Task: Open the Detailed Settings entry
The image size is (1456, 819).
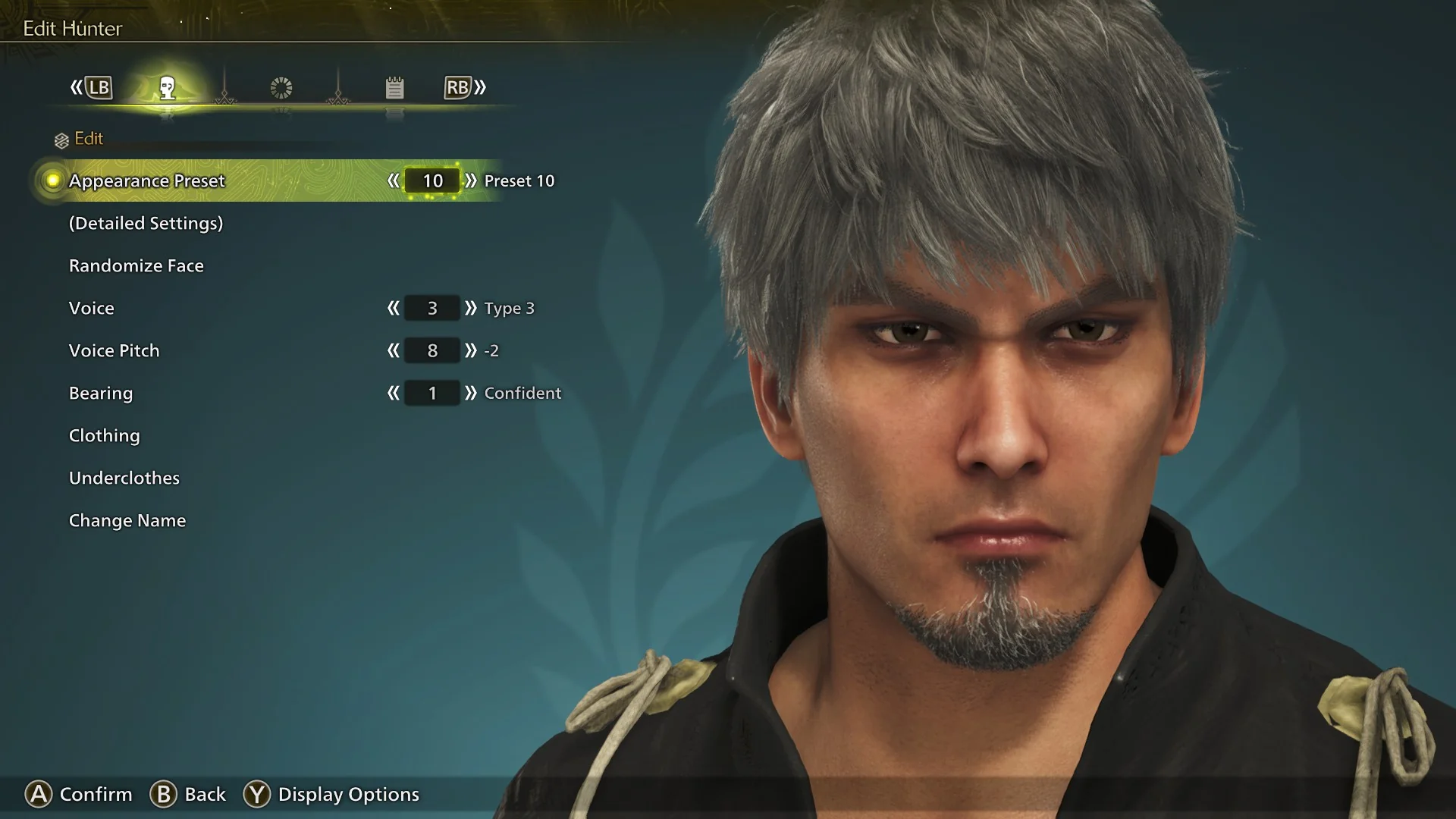Action: [146, 223]
